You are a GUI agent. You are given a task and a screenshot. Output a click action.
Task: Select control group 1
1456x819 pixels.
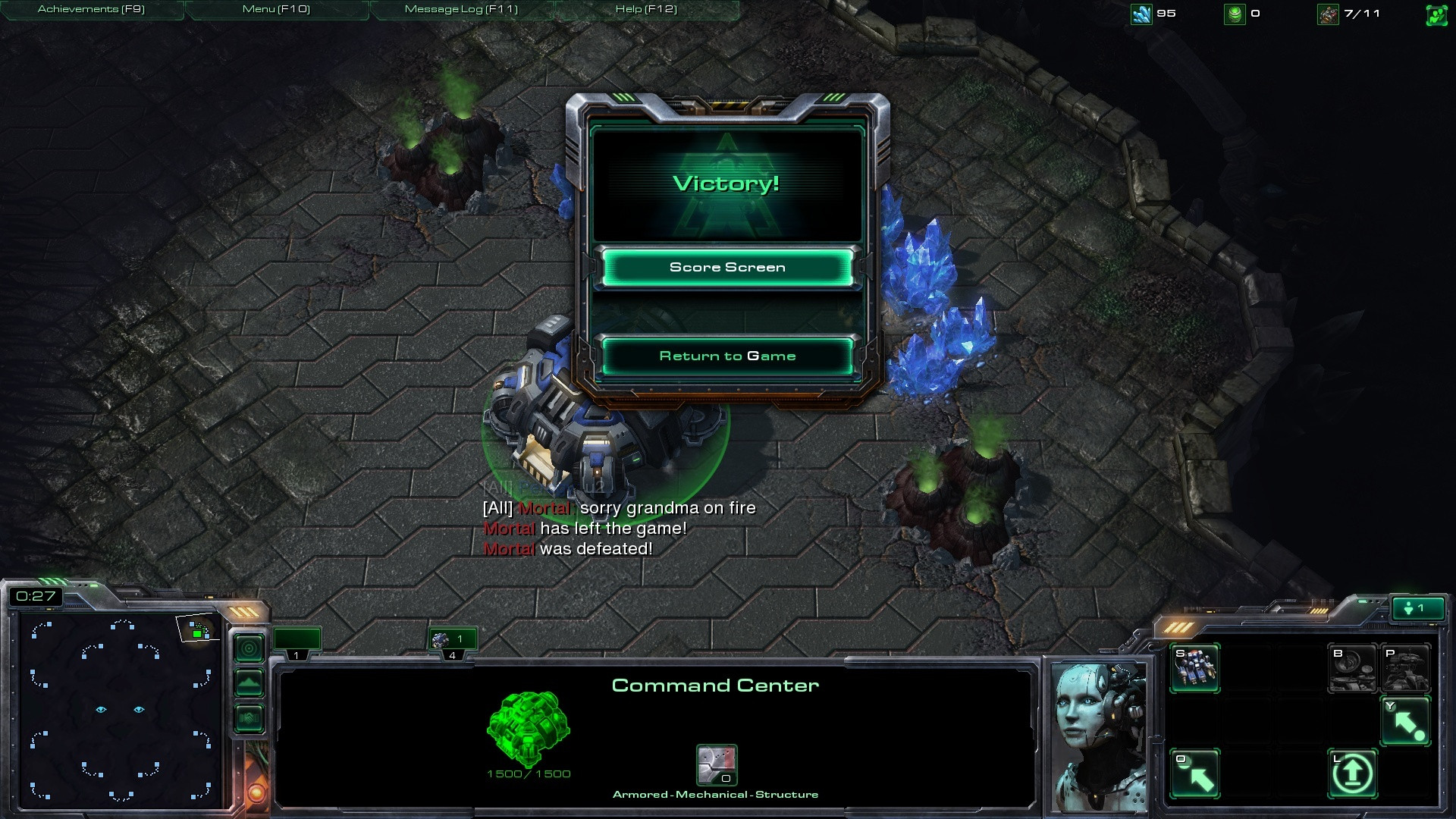click(297, 642)
